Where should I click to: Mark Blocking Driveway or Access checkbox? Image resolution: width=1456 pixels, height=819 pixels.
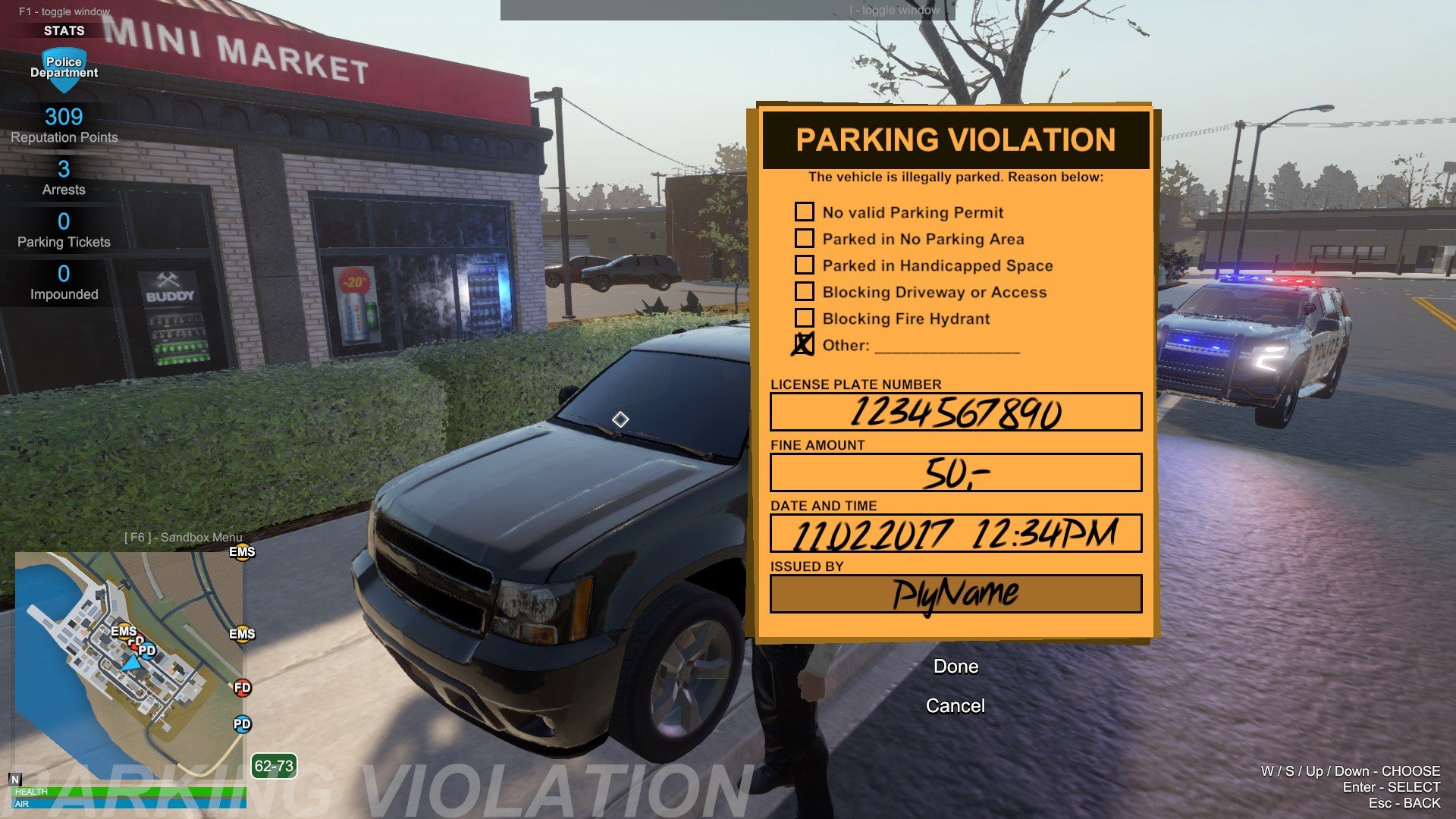805,291
